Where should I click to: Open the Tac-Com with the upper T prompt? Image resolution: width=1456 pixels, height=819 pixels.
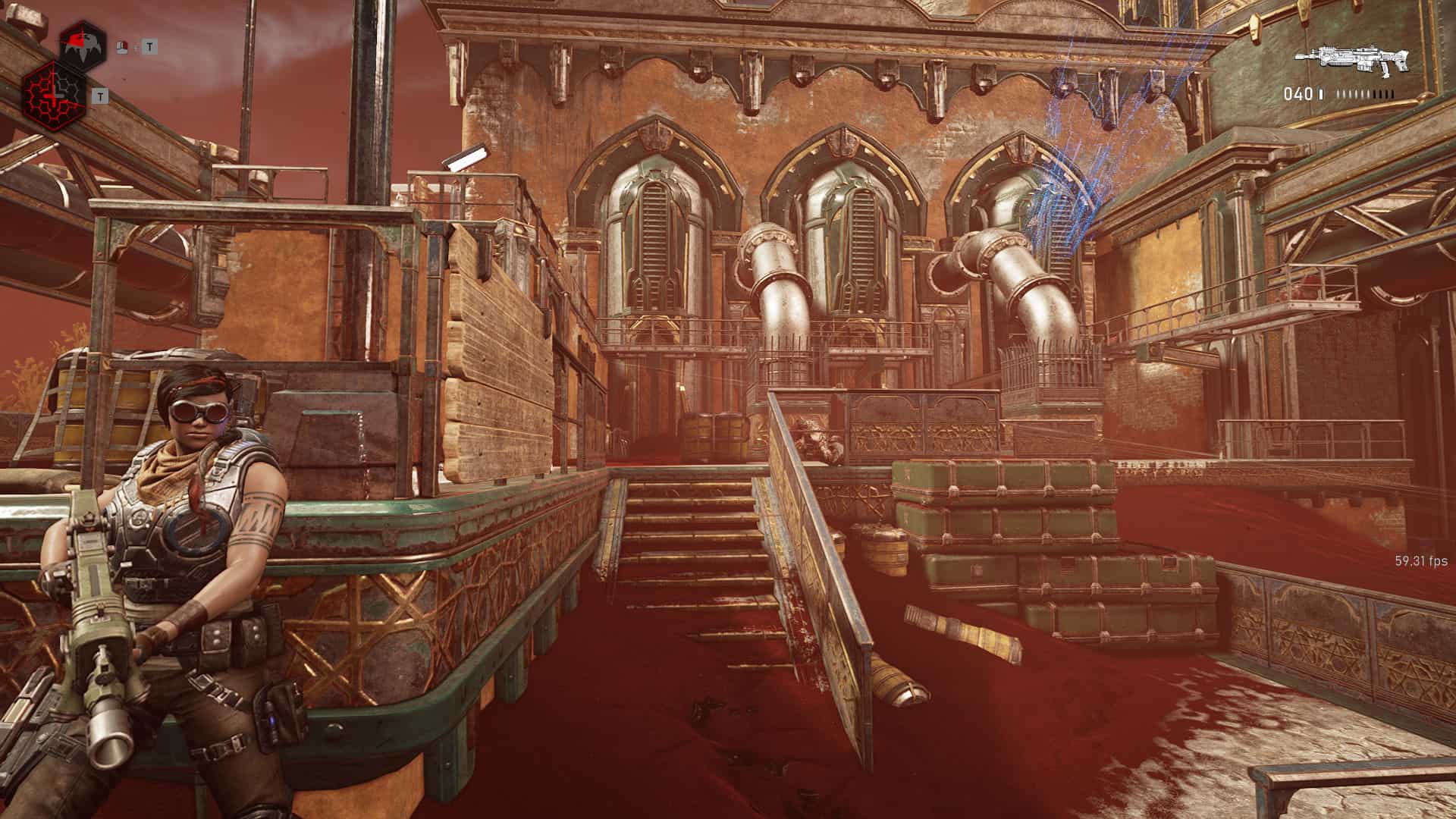click(149, 47)
